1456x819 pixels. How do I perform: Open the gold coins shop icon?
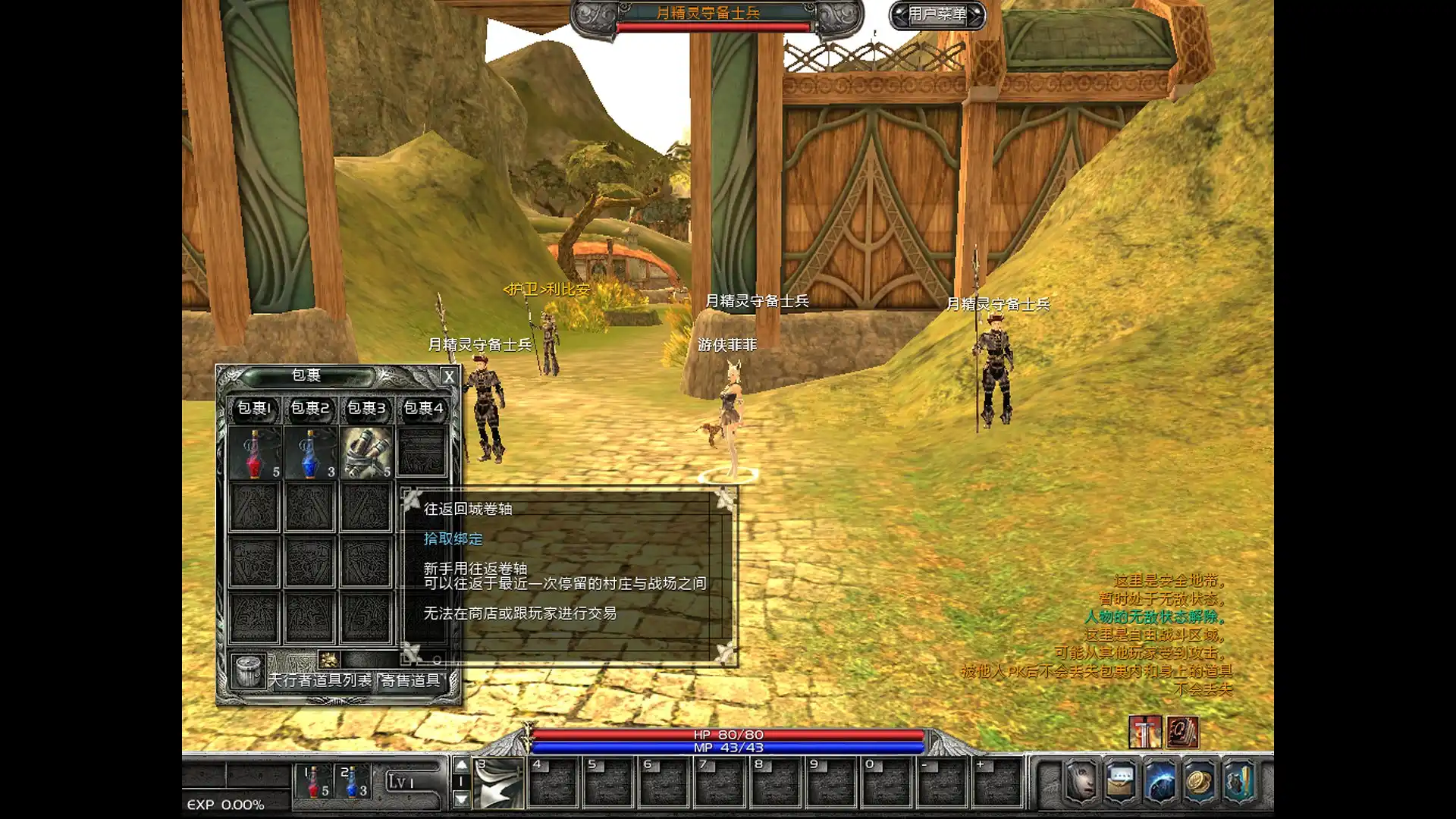[x=1199, y=781]
